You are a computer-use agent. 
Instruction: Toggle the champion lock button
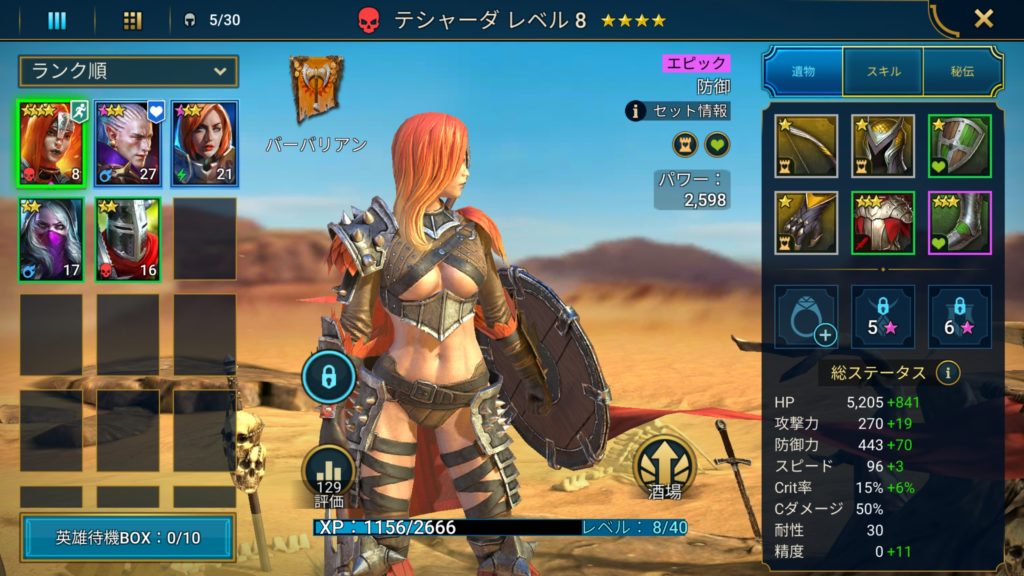329,377
